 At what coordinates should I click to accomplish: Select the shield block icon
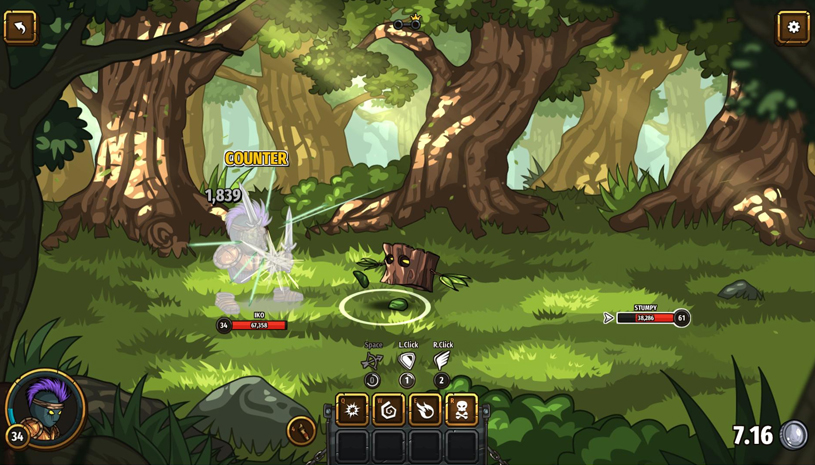point(407,361)
